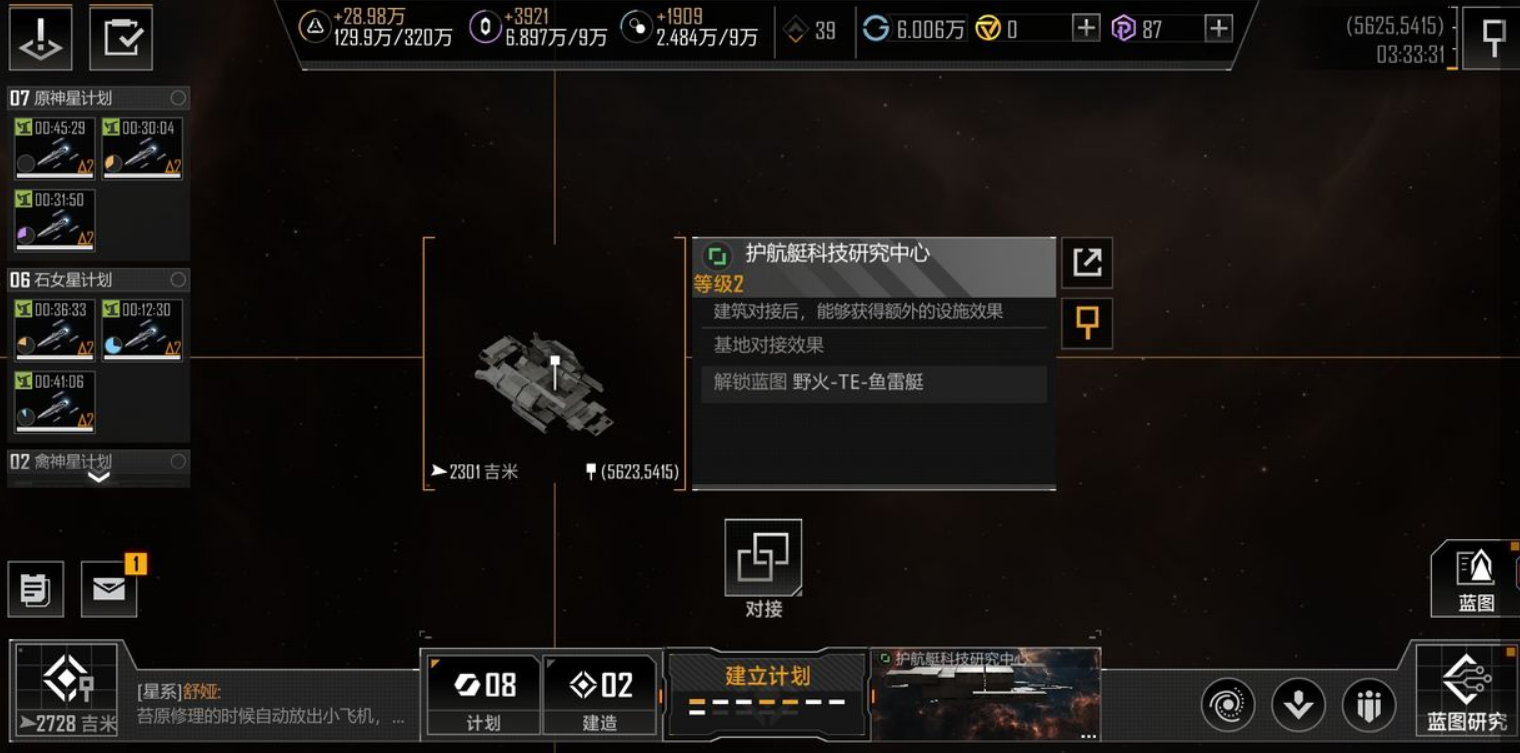
Task: Open the base locator showing 2728 吉米
Action: pyautogui.click(x=66, y=690)
